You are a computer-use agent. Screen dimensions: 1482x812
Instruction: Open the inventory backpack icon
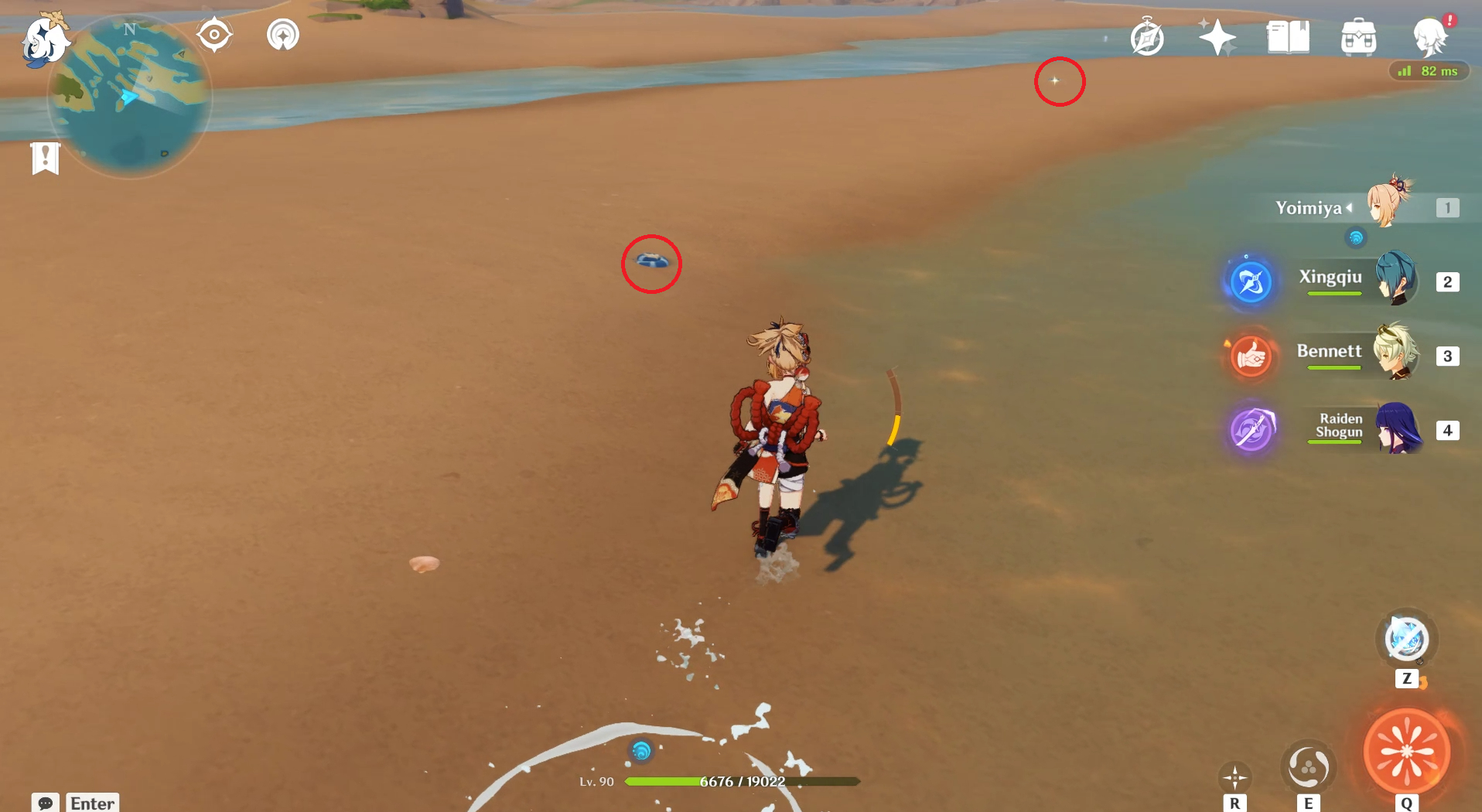pos(1359,36)
